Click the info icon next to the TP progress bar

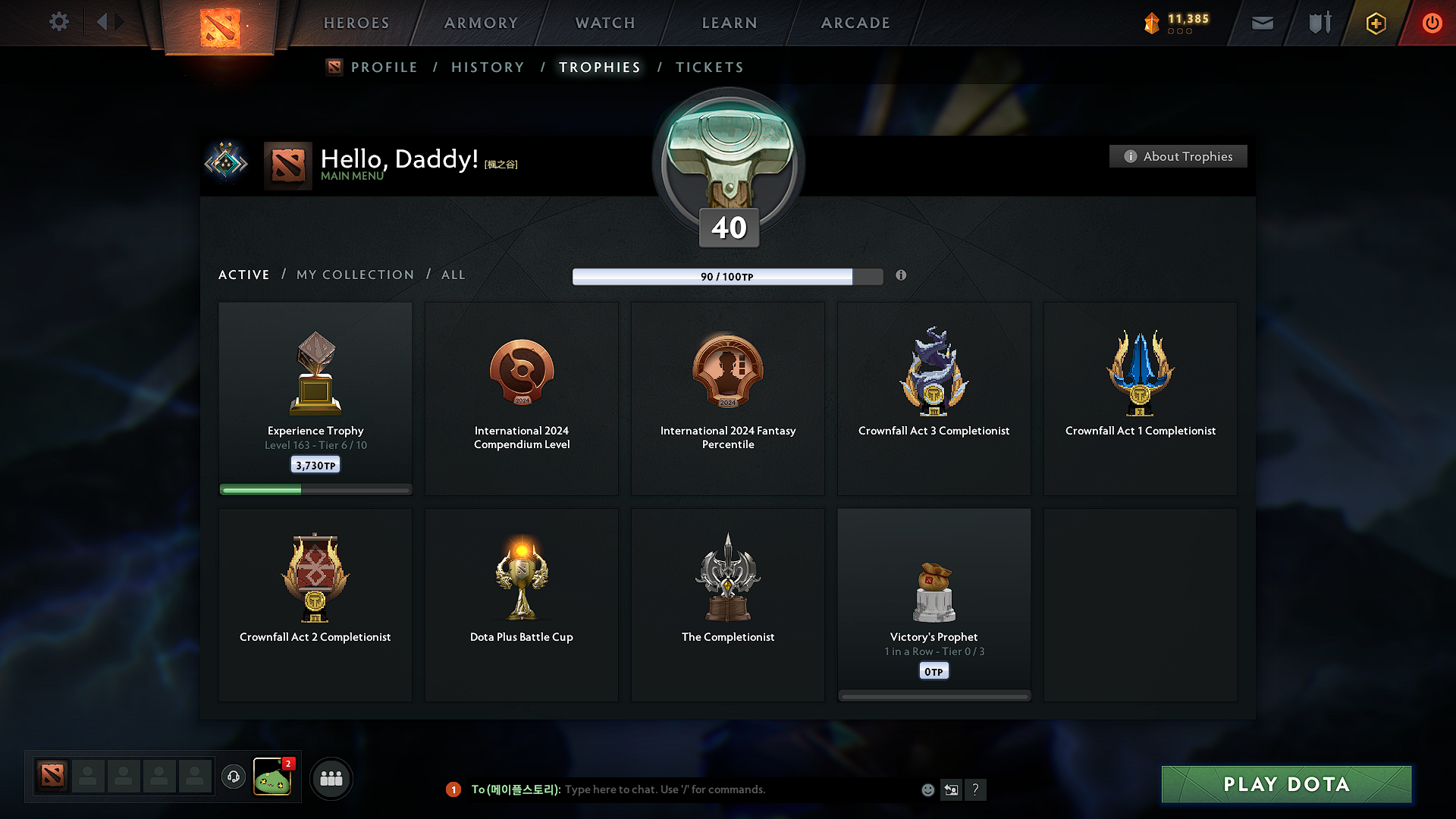(902, 276)
